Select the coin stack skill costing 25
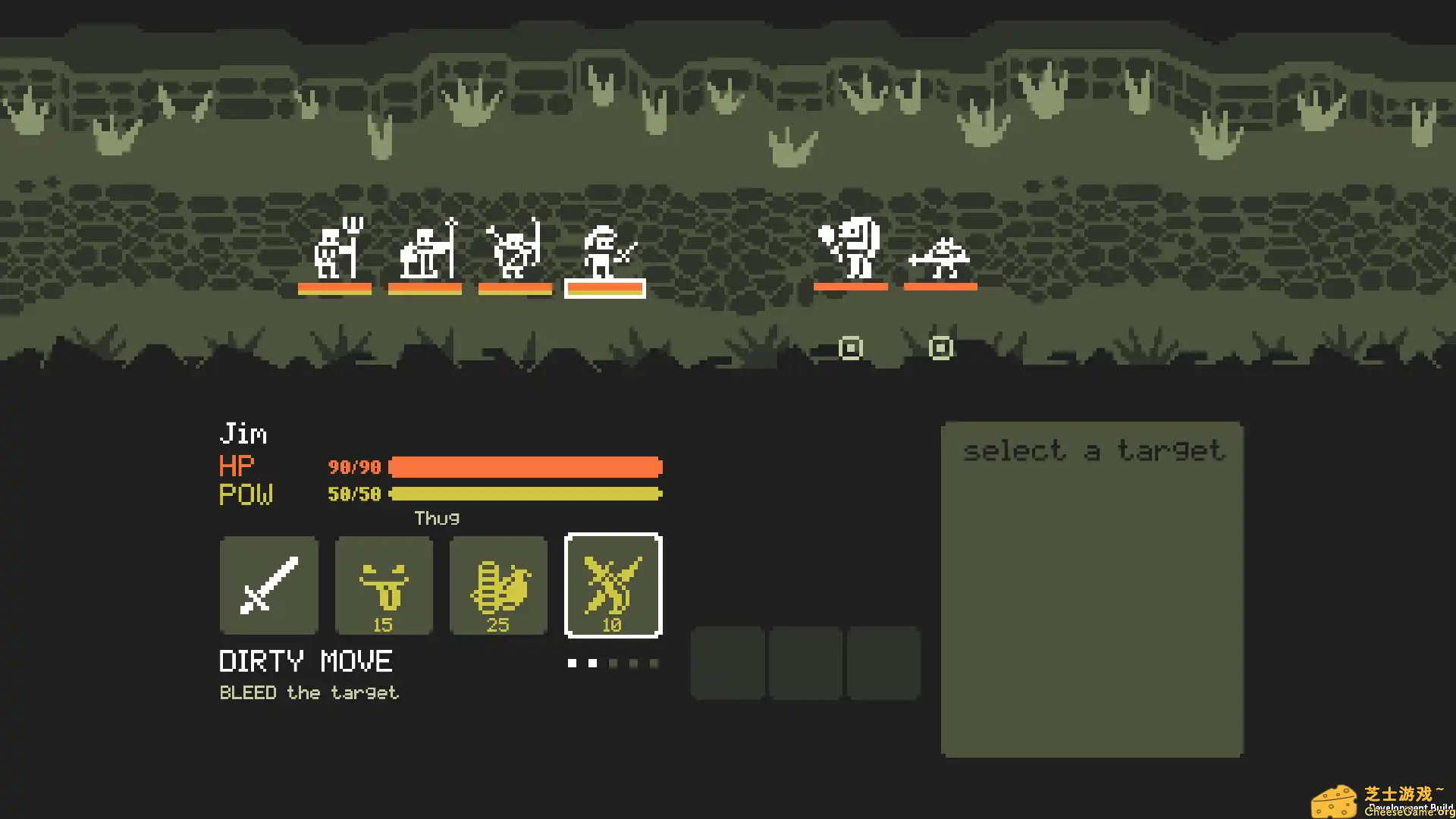The image size is (1456, 819). pos(498,585)
